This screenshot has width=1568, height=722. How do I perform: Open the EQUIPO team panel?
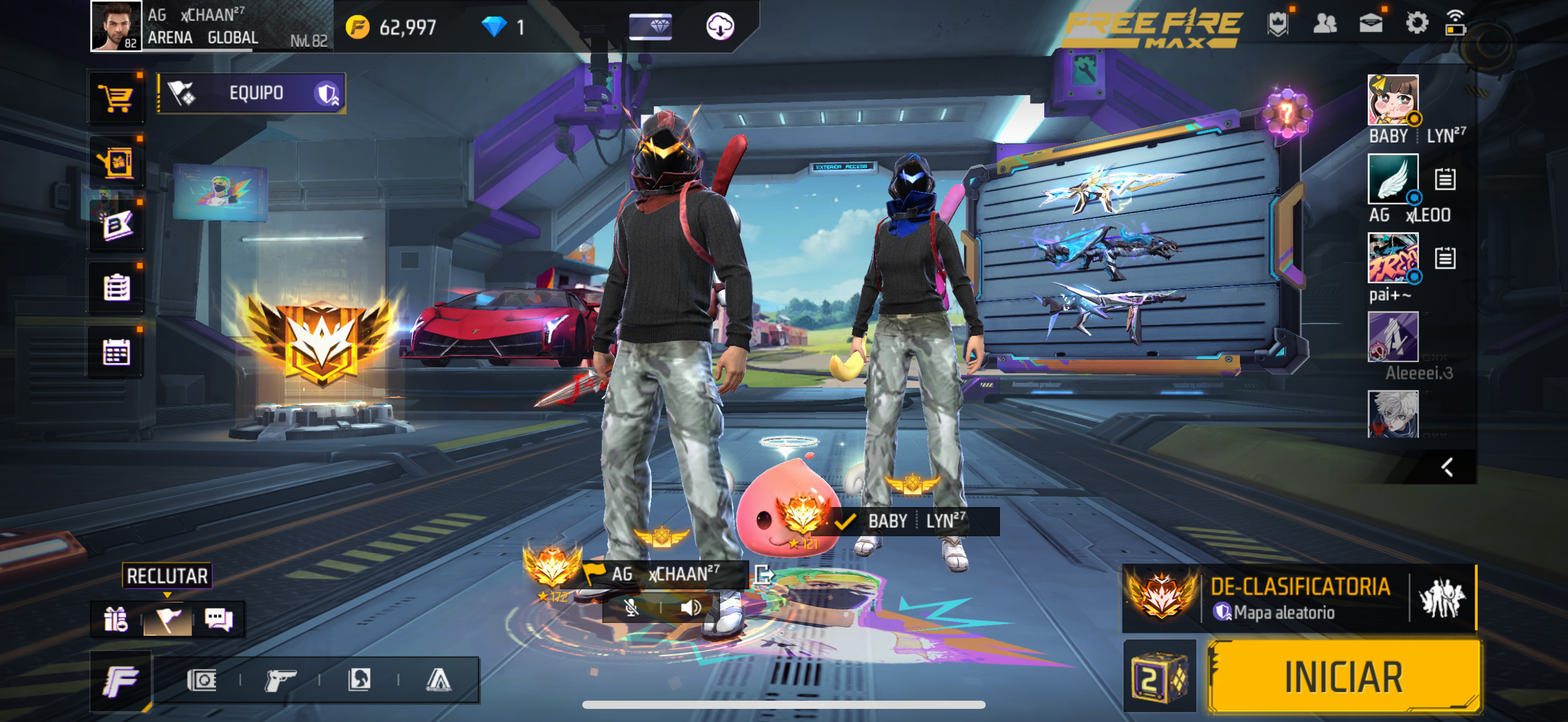point(251,93)
